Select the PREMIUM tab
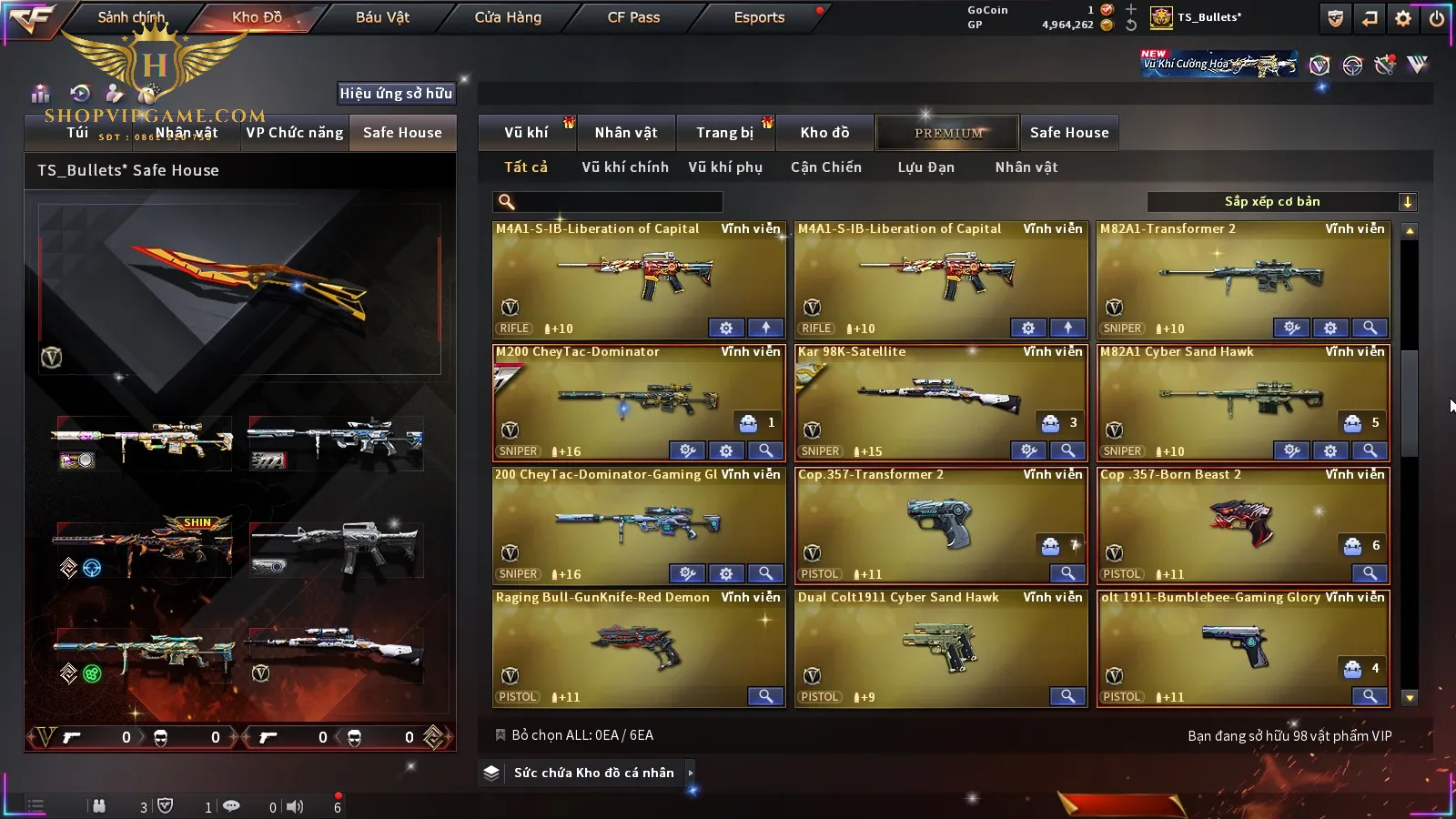The width and height of the screenshot is (1456, 819). tap(948, 133)
